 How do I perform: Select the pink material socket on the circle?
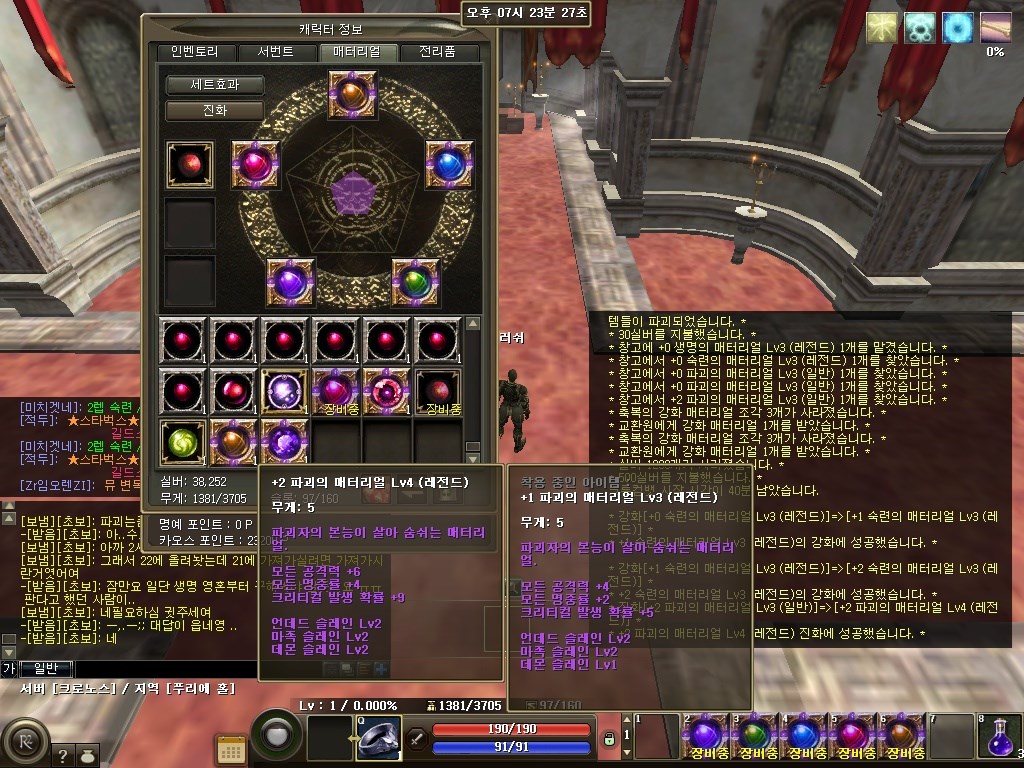click(255, 165)
